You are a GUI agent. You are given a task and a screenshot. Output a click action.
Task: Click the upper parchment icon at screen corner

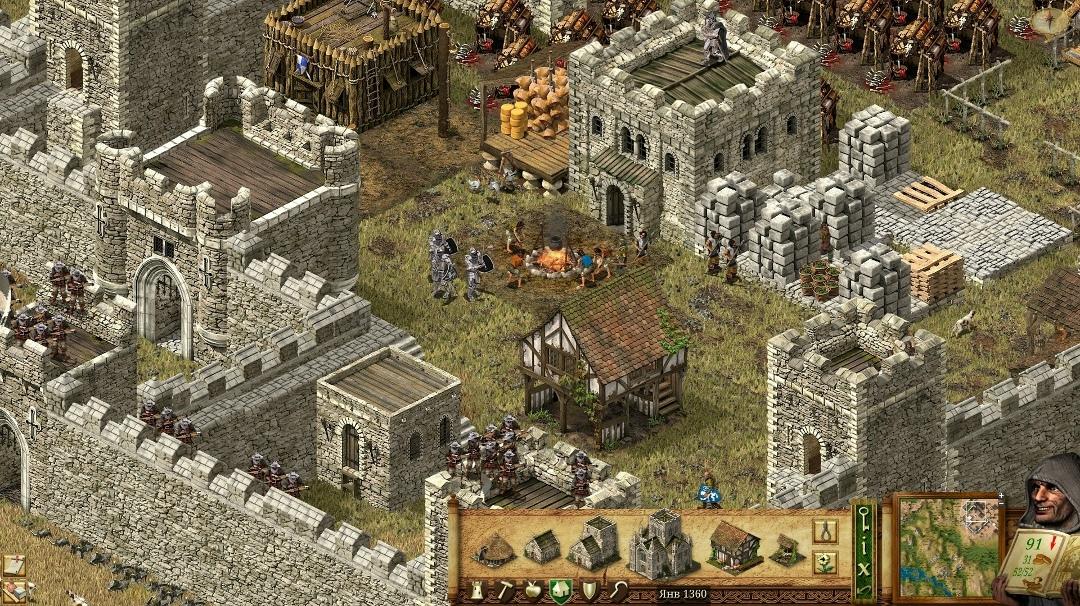click(x=13, y=564)
